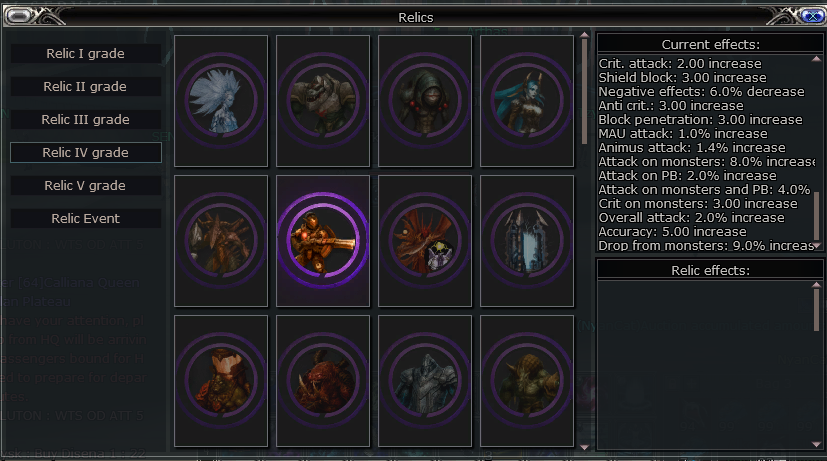
Task: Open the Relic Event category
Action: click(x=85, y=219)
